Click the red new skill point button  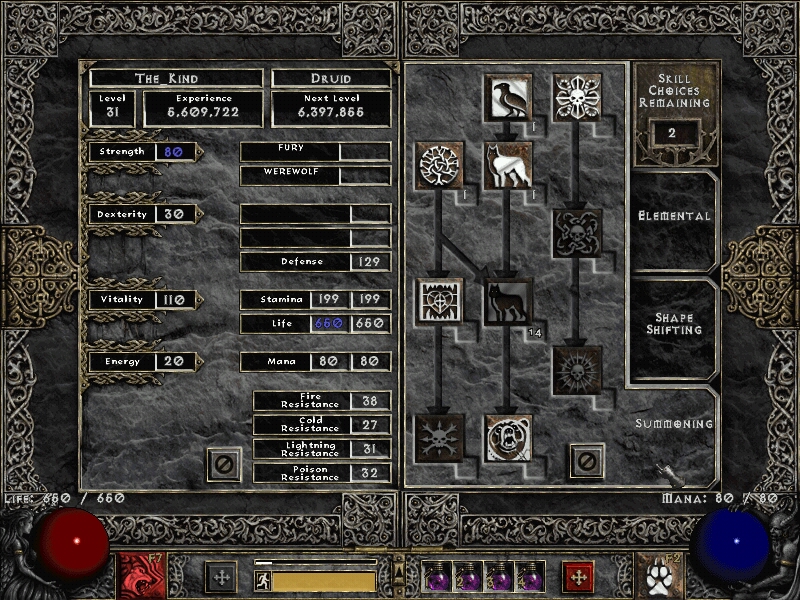(577, 577)
